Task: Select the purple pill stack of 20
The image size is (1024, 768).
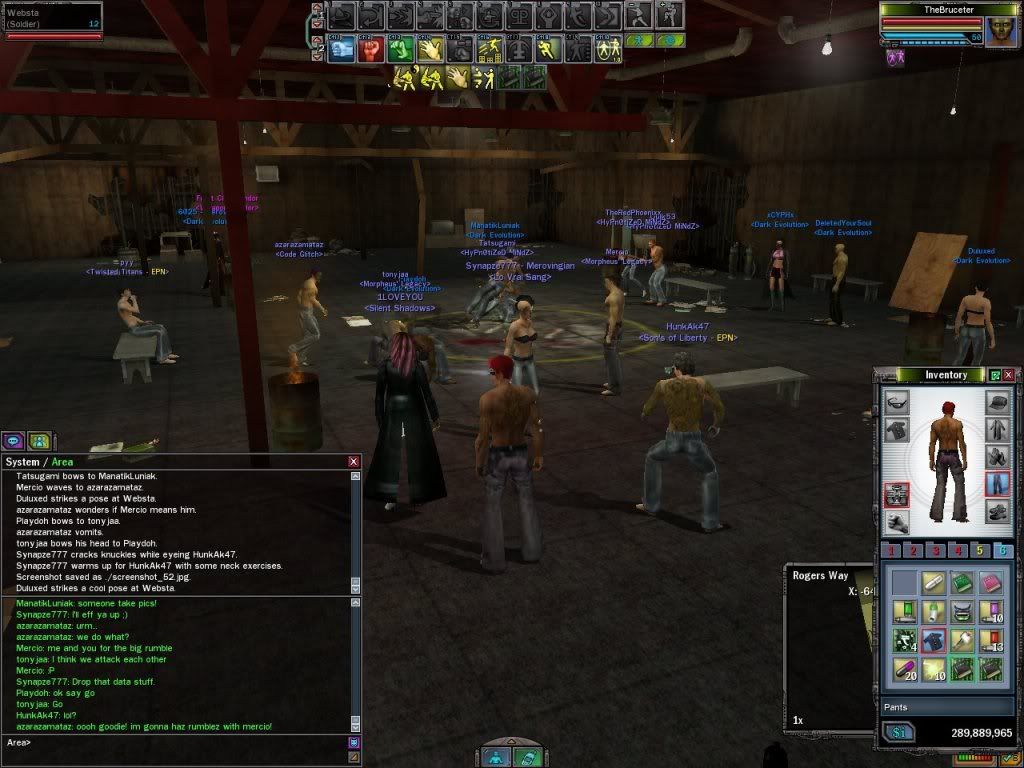Action: (x=904, y=668)
